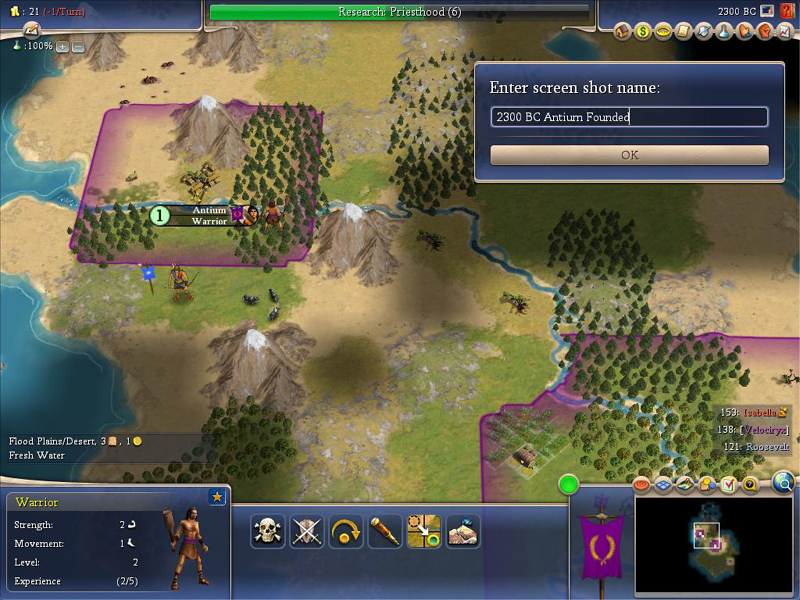Click the Research: Priesthood progress bar
The image size is (800, 600).
[398, 12]
